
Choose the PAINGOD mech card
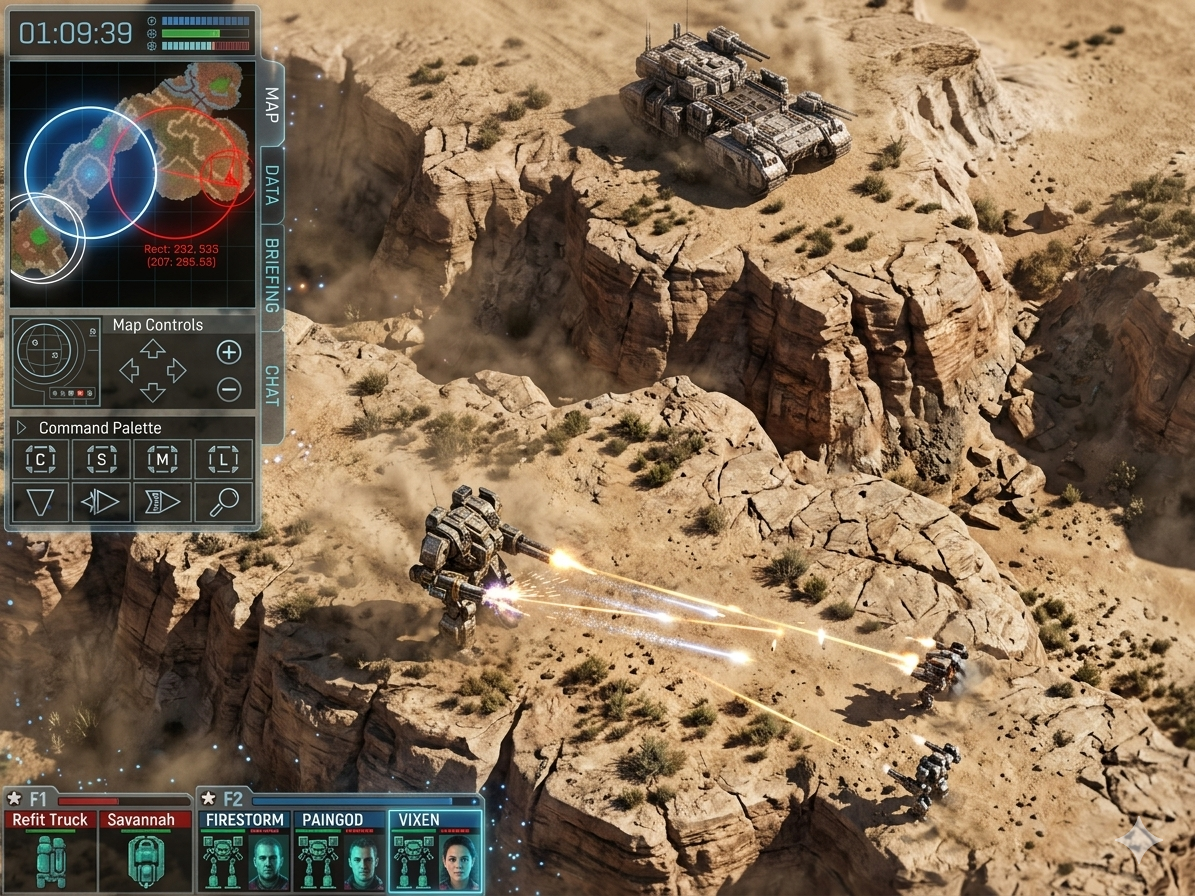[339, 850]
